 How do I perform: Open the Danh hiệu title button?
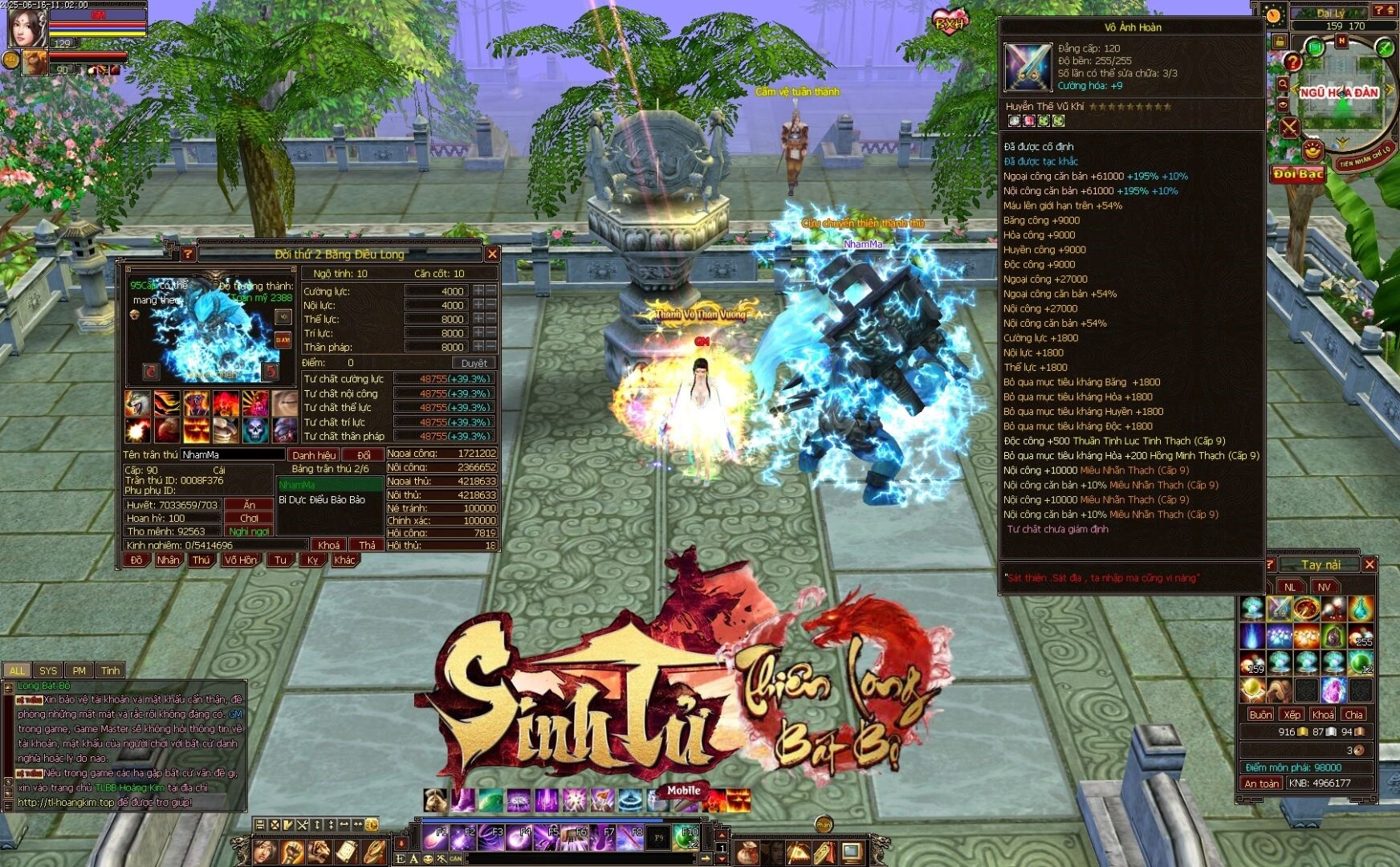tap(314, 455)
